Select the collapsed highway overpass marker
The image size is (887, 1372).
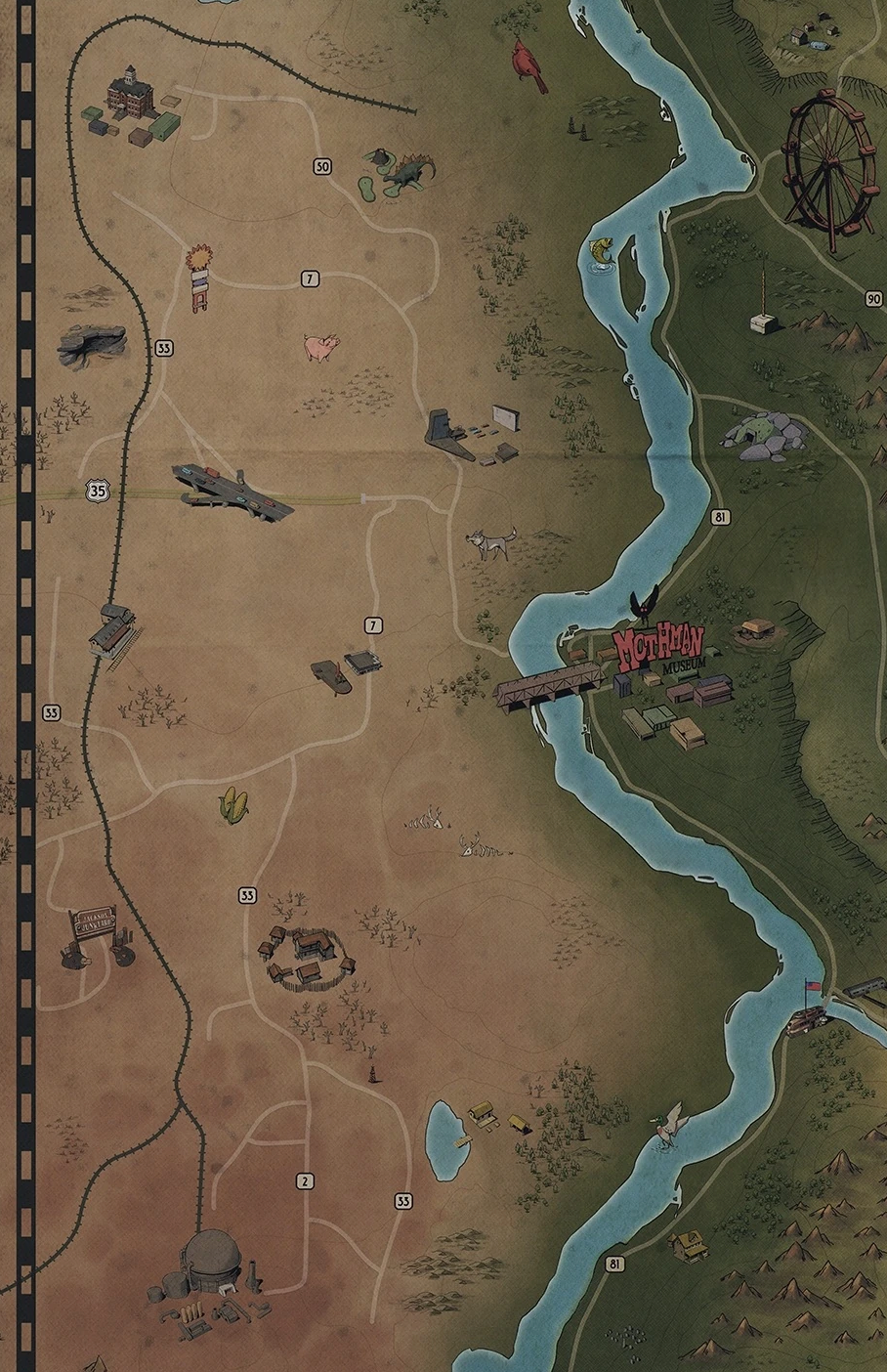[232, 491]
